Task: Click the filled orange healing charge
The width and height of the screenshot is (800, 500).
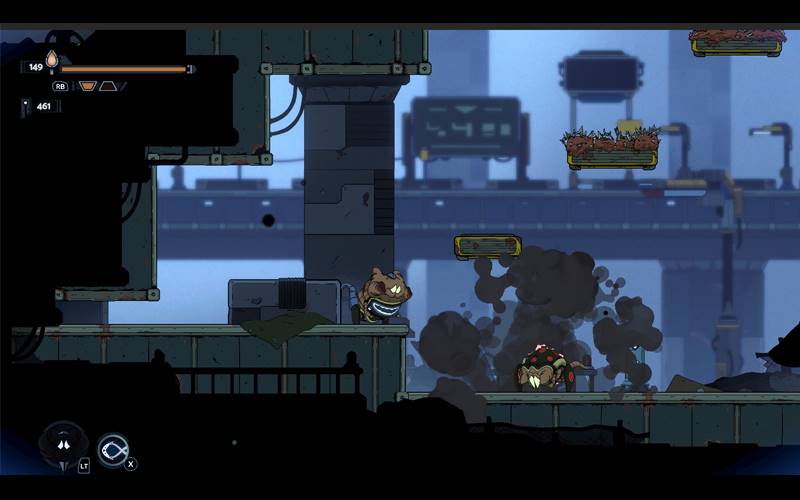Action: (88, 86)
